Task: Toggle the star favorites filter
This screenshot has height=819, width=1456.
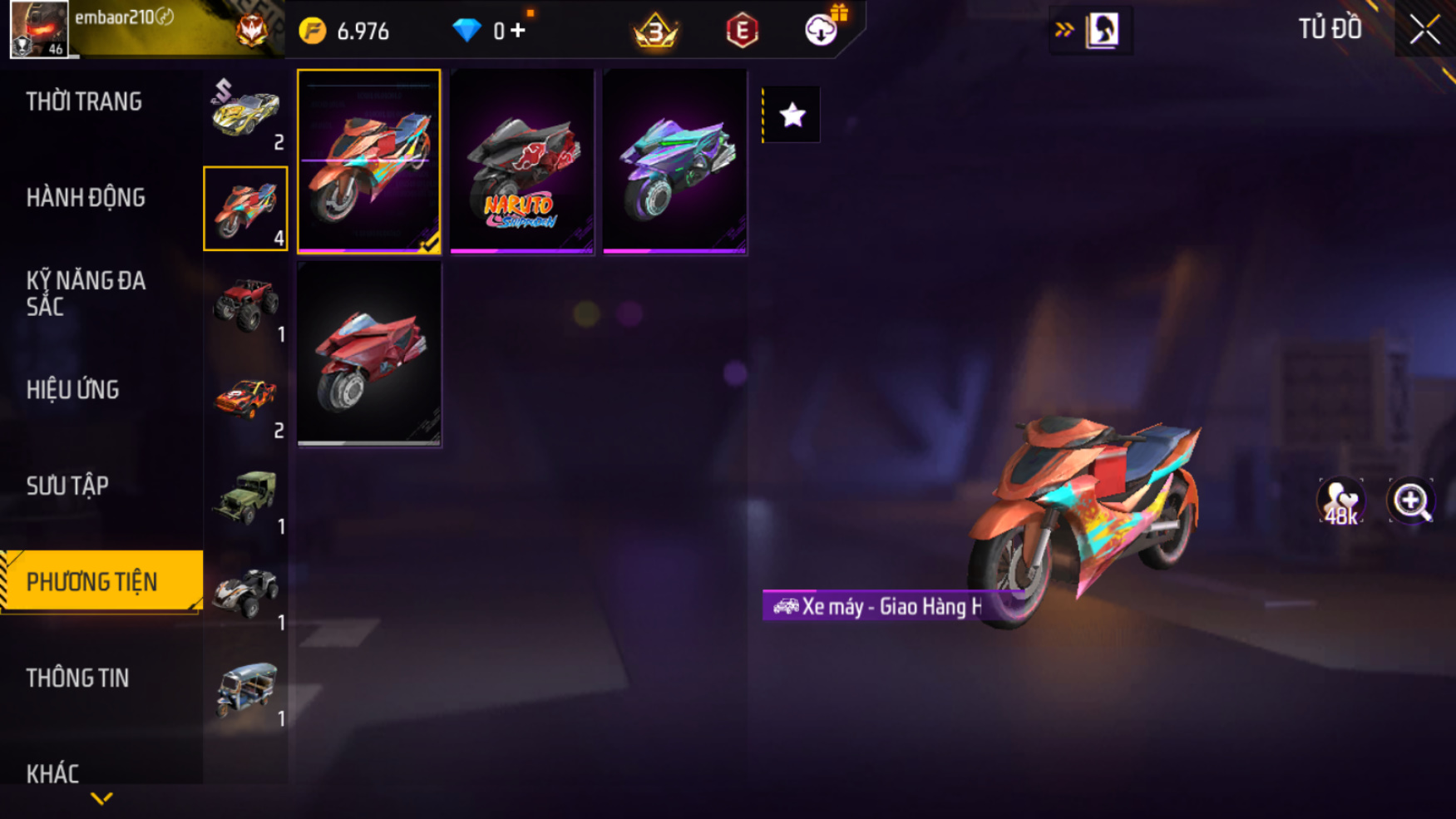Action: click(792, 115)
